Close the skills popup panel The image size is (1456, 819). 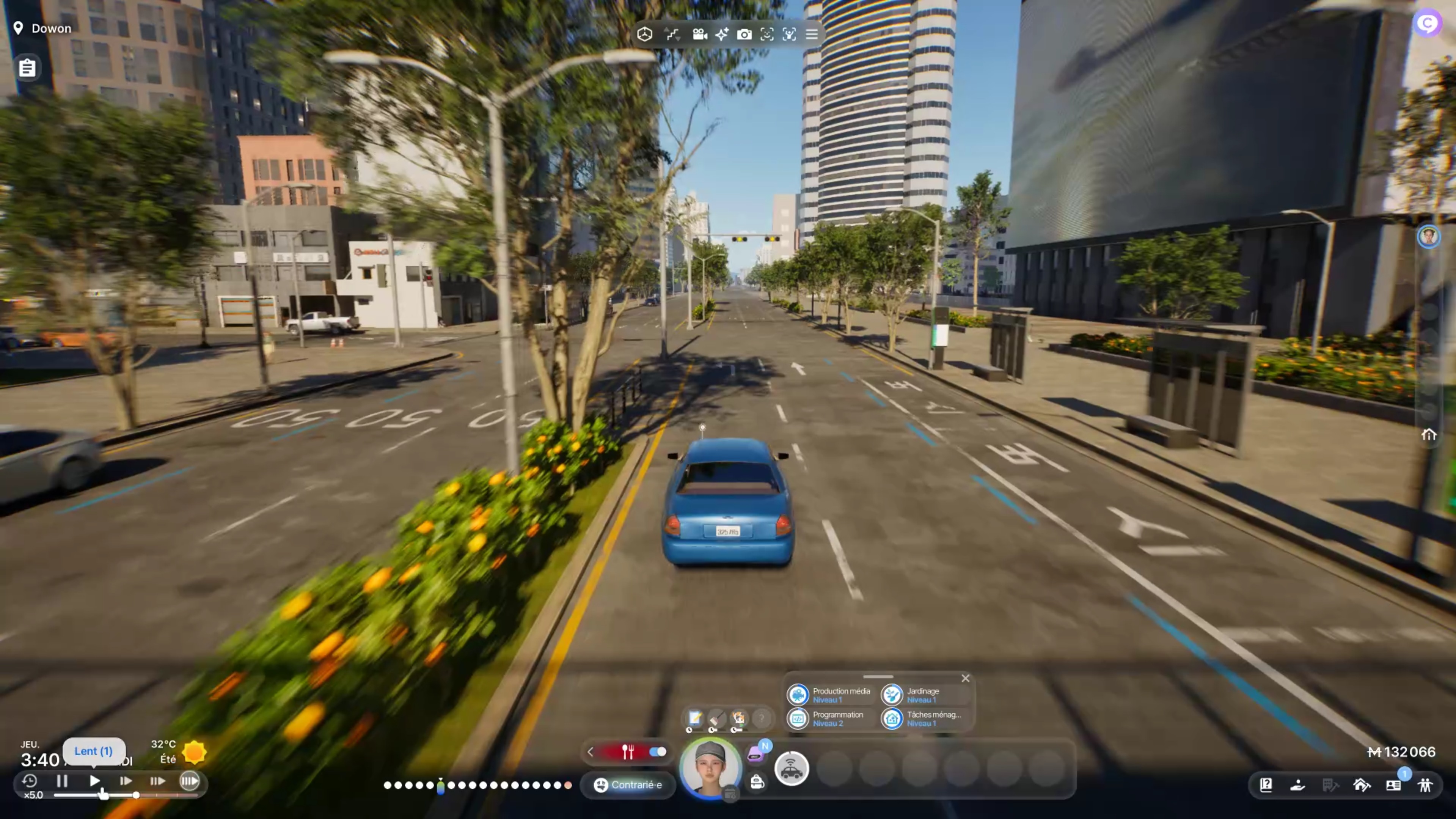click(x=965, y=678)
